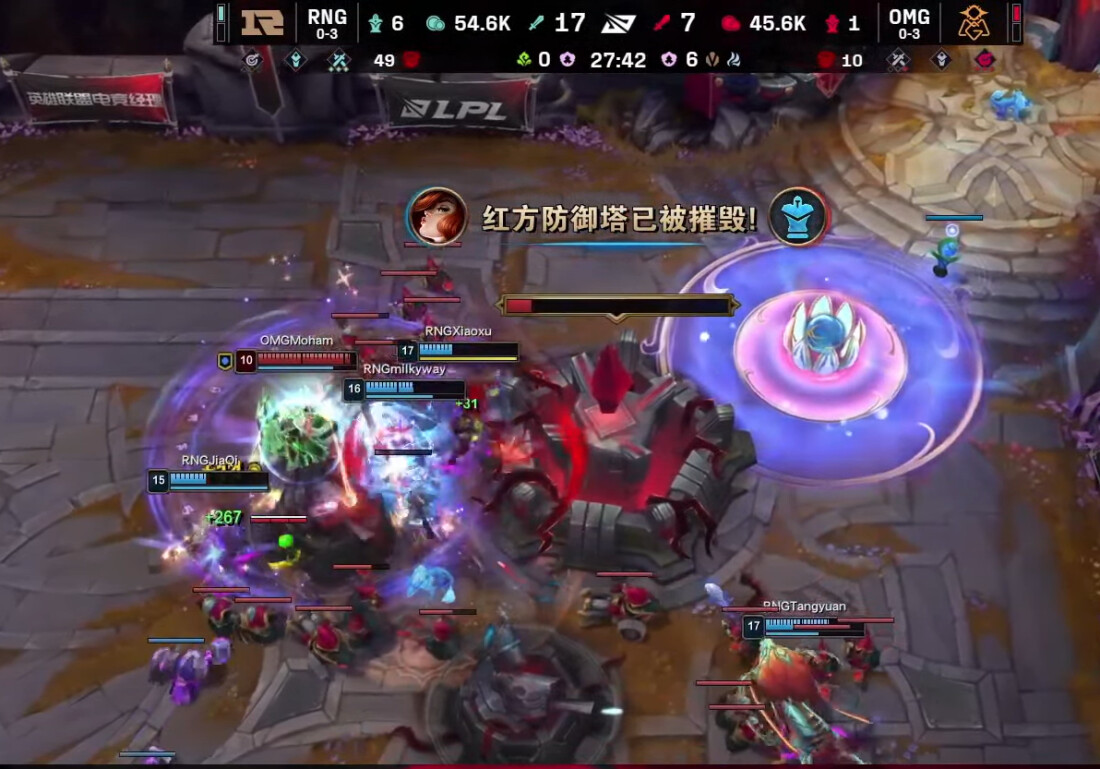Click the OMG team logo
The height and width of the screenshot is (769, 1100).
tap(973, 23)
